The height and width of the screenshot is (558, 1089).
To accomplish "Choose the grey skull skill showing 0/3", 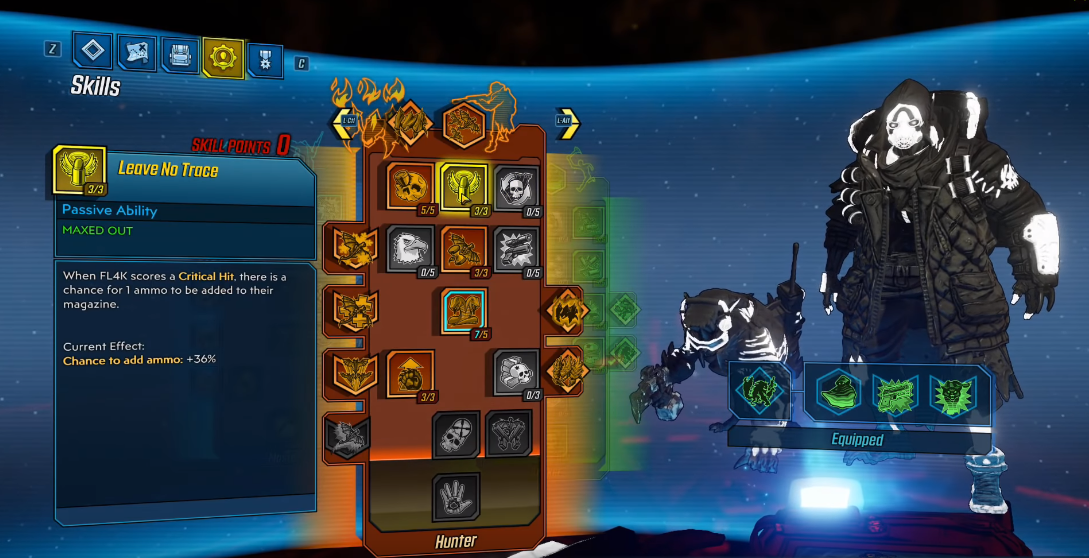I will [x=517, y=372].
